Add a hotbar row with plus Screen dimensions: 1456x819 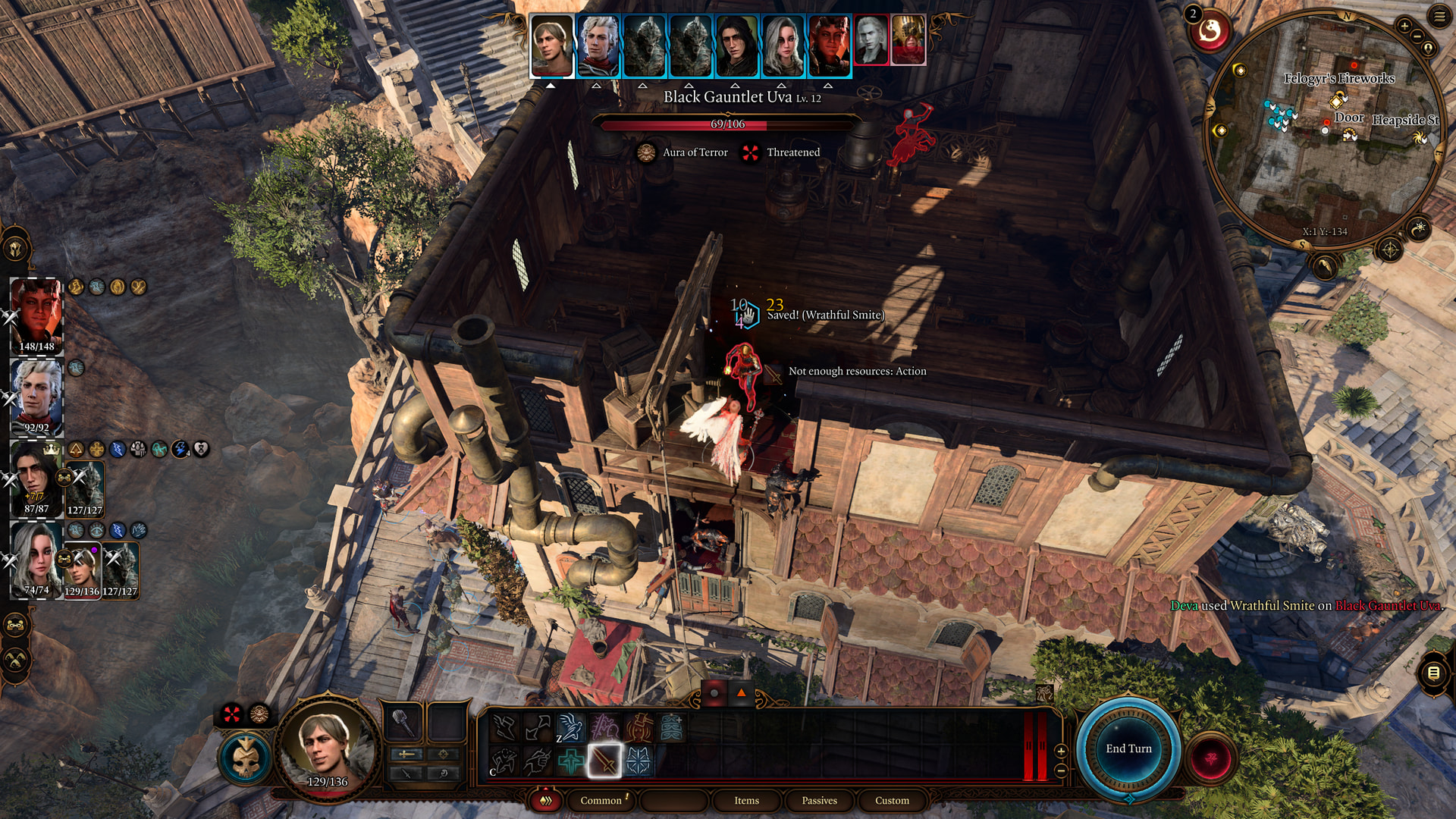click(1061, 751)
